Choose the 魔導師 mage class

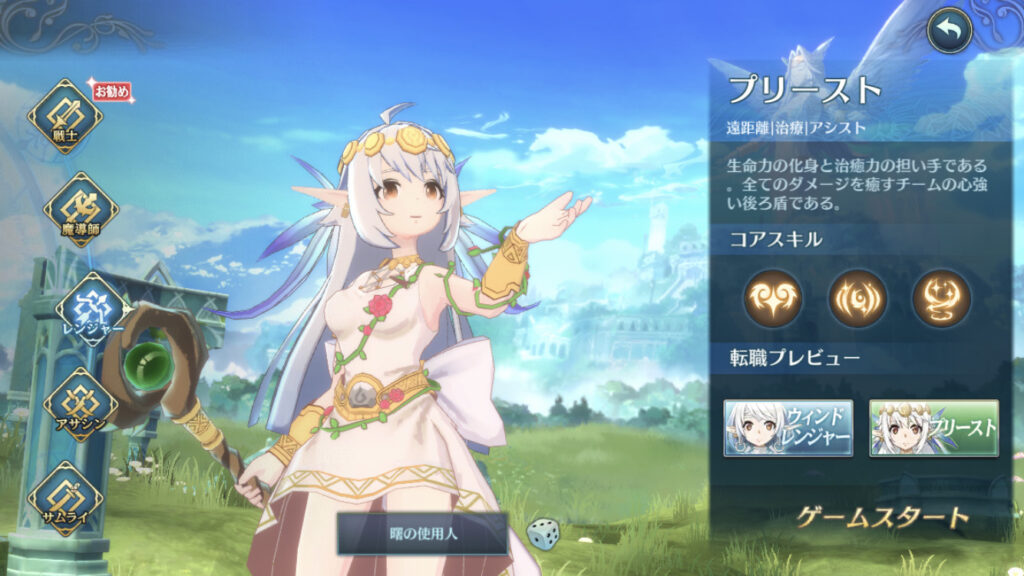pos(81,210)
